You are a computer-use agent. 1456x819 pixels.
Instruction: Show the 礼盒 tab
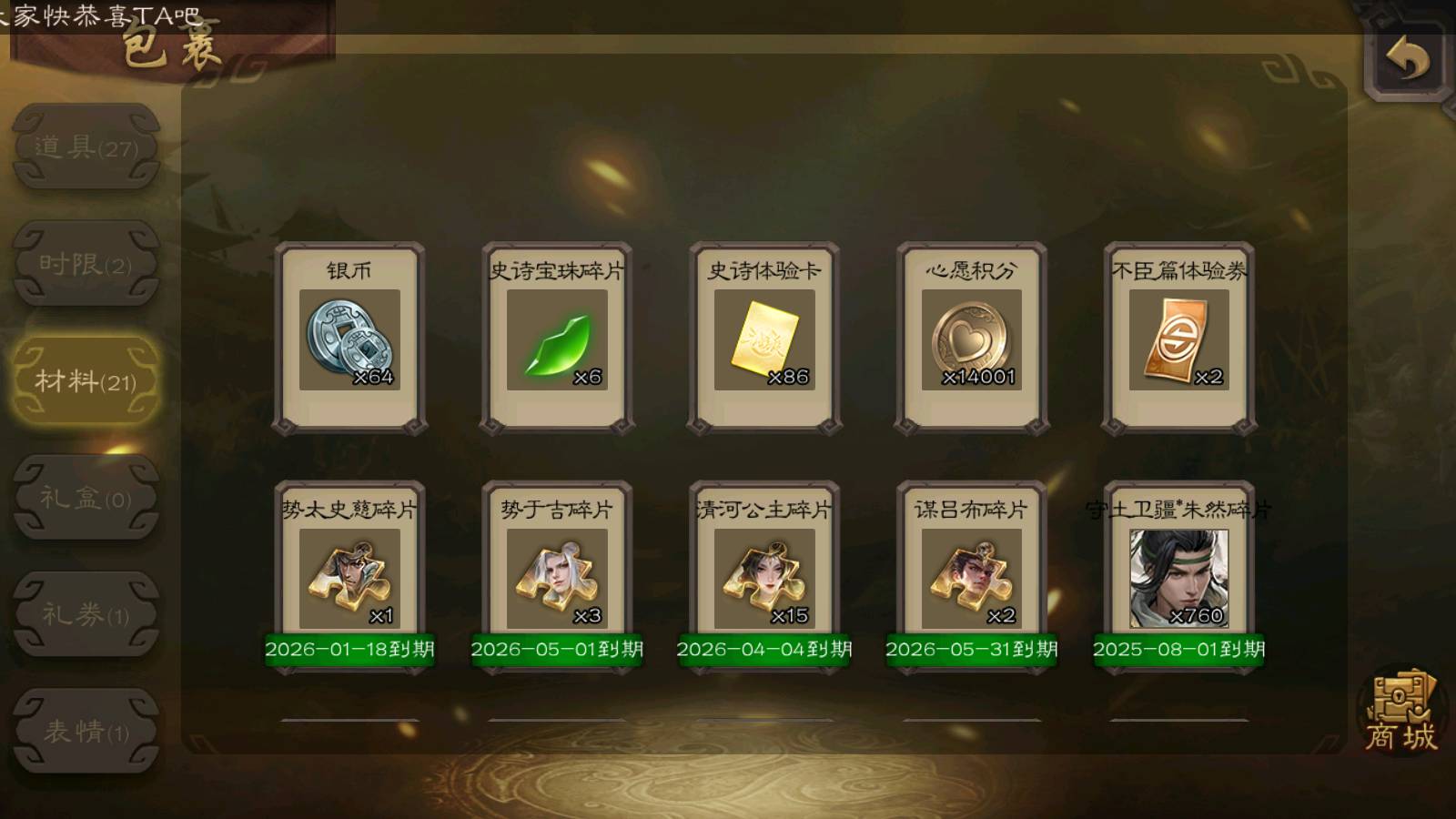pos(86,498)
